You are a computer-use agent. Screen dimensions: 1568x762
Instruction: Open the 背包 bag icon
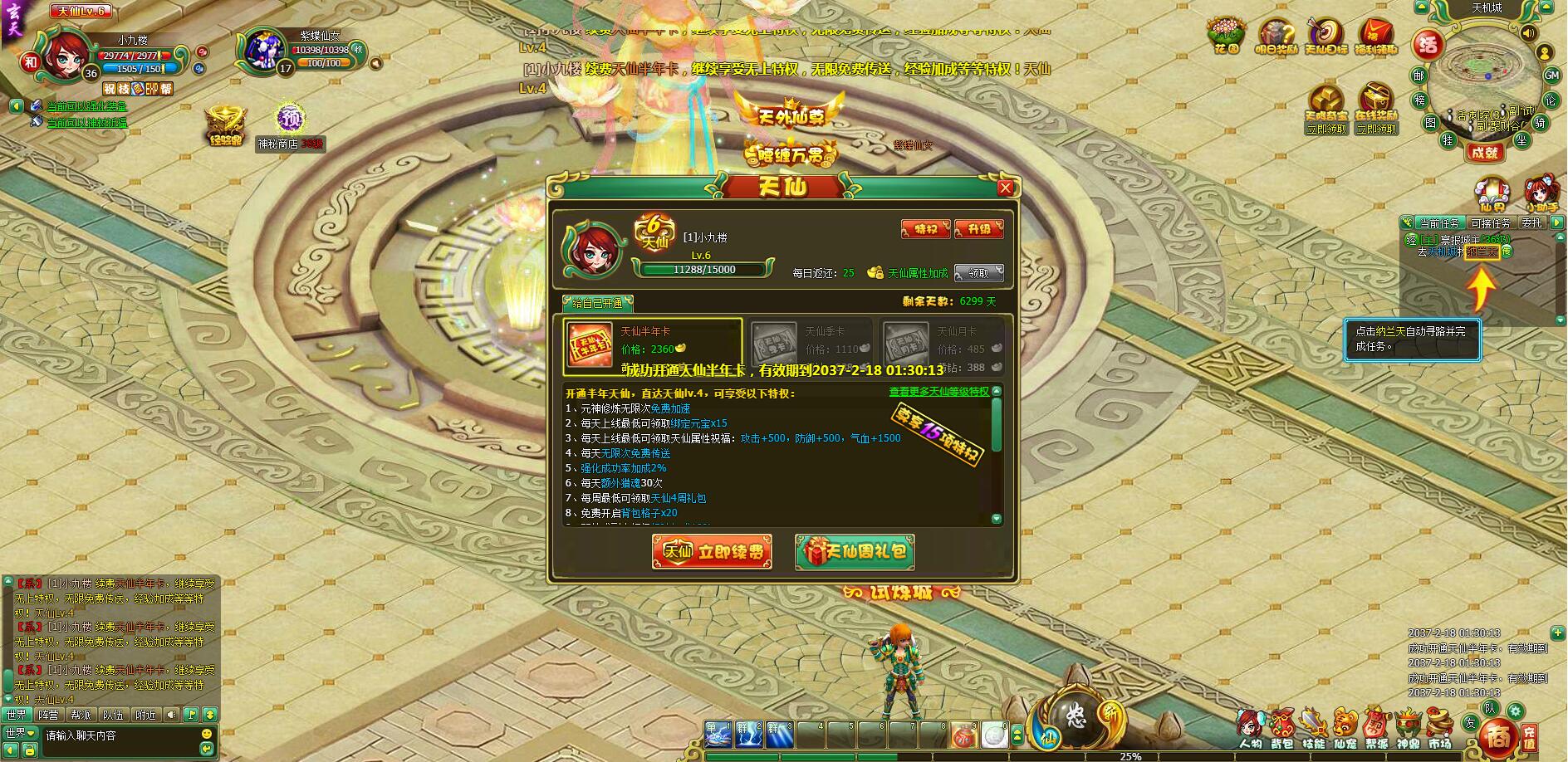(x=1281, y=729)
